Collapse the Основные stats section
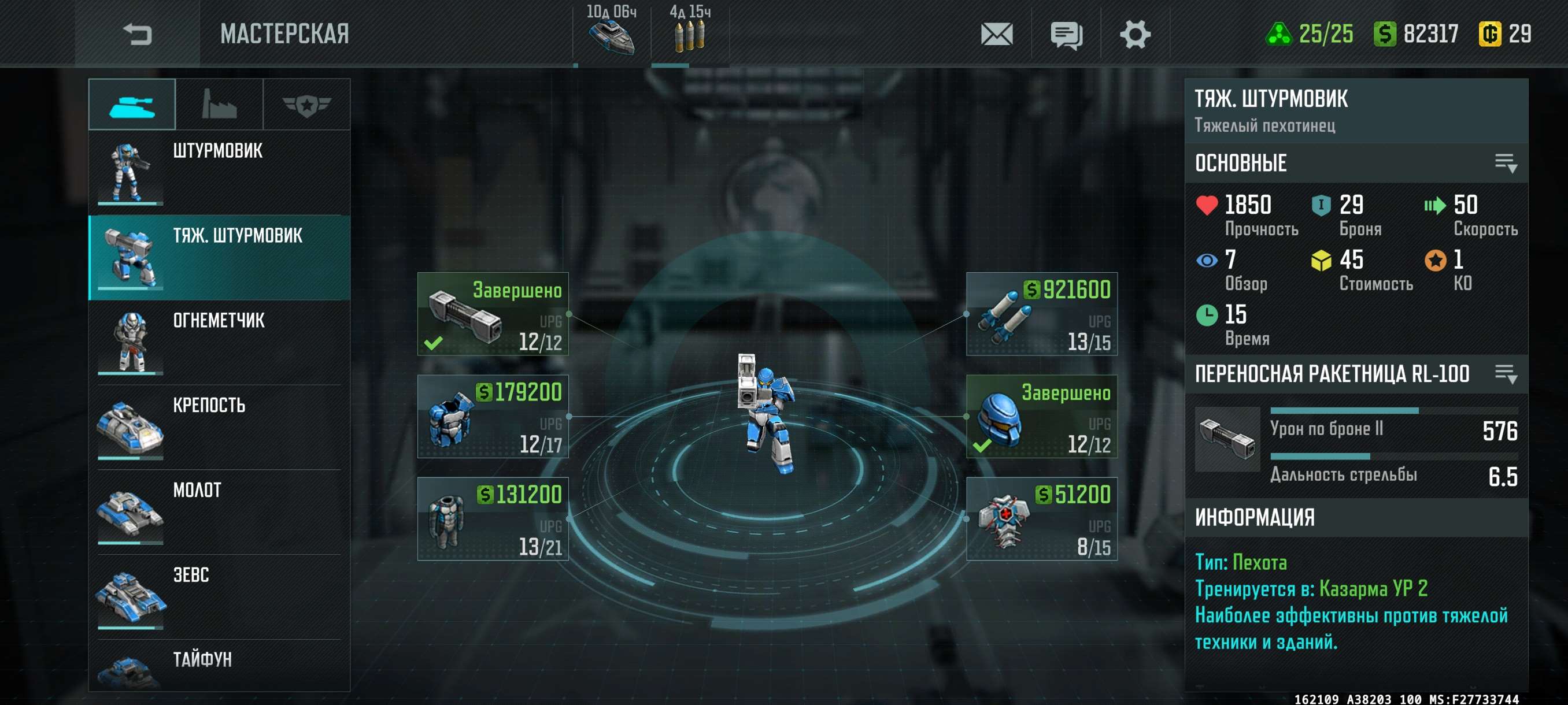The width and height of the screenshot is (1568, 705). tap(1506, 163)
